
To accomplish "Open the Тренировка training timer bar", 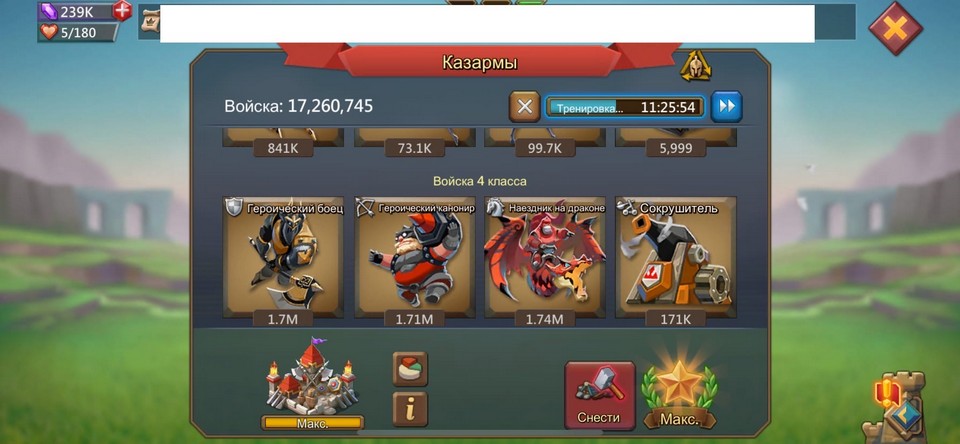I will (x=625, y=106).
